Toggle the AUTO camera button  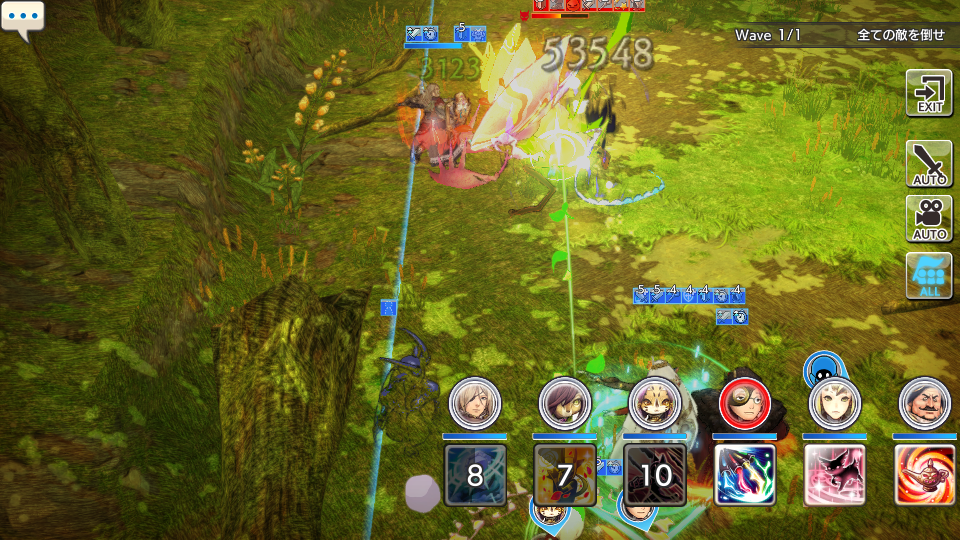point(929,219)
